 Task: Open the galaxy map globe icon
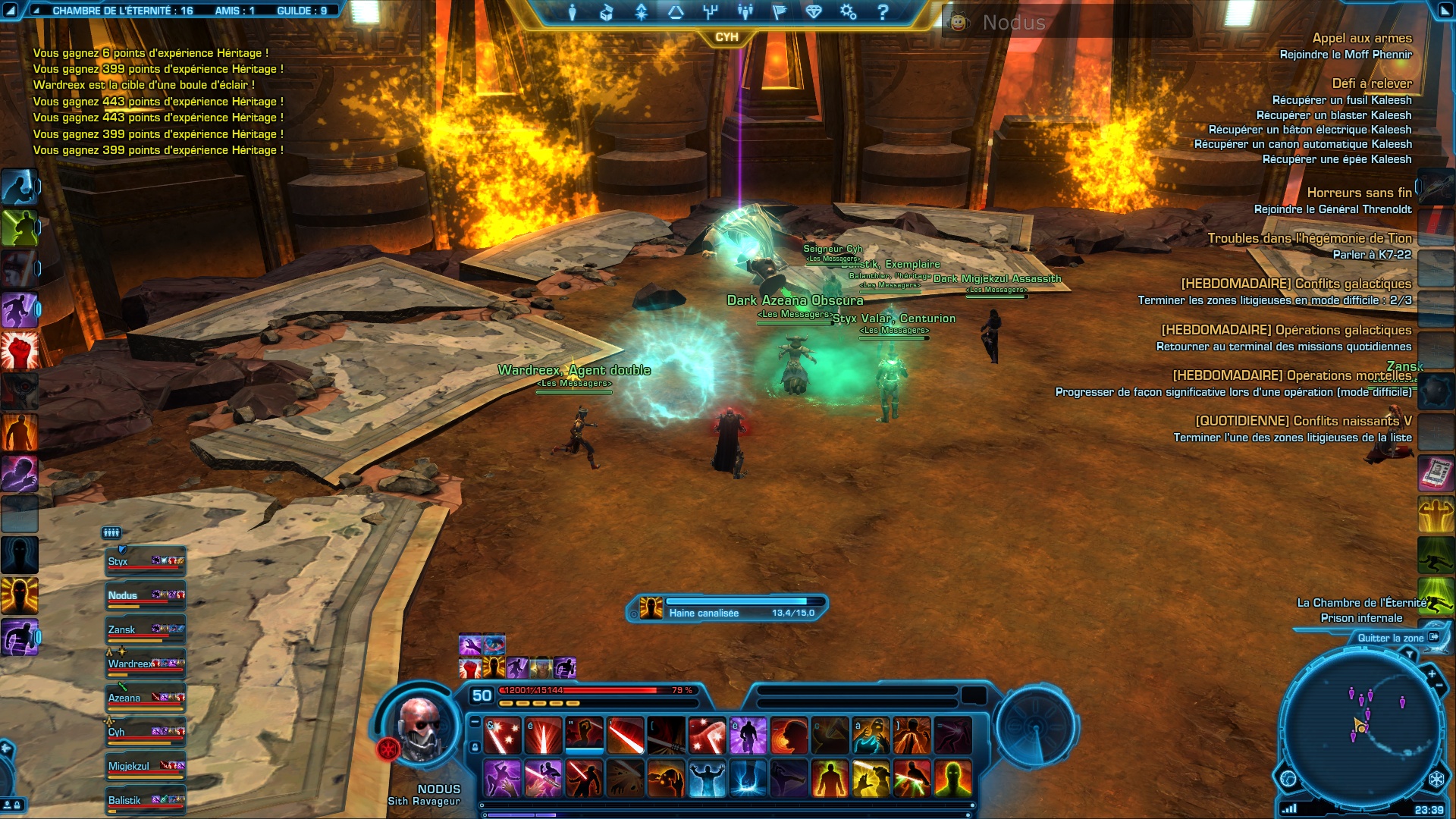point(1288,779)
